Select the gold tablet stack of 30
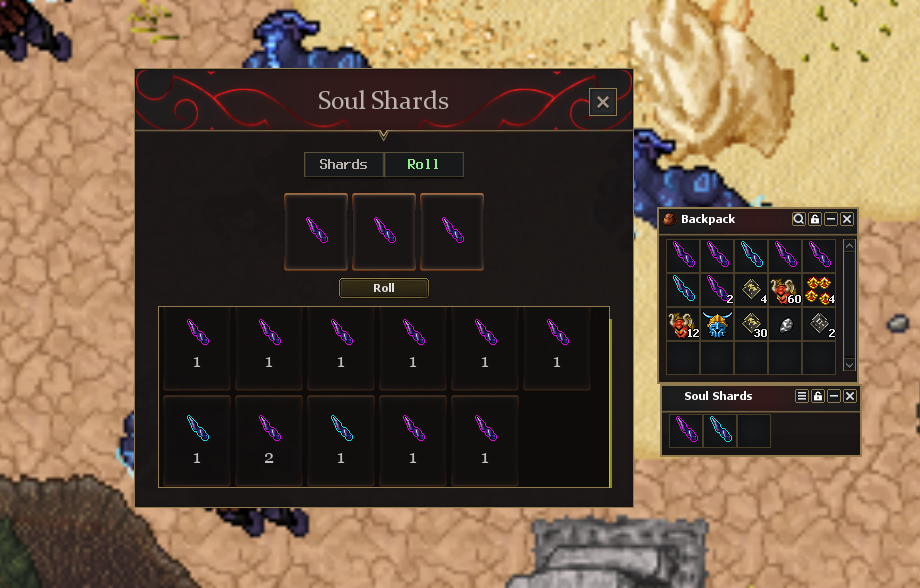Viewport: 920px width, 588px height. point(751,325)
